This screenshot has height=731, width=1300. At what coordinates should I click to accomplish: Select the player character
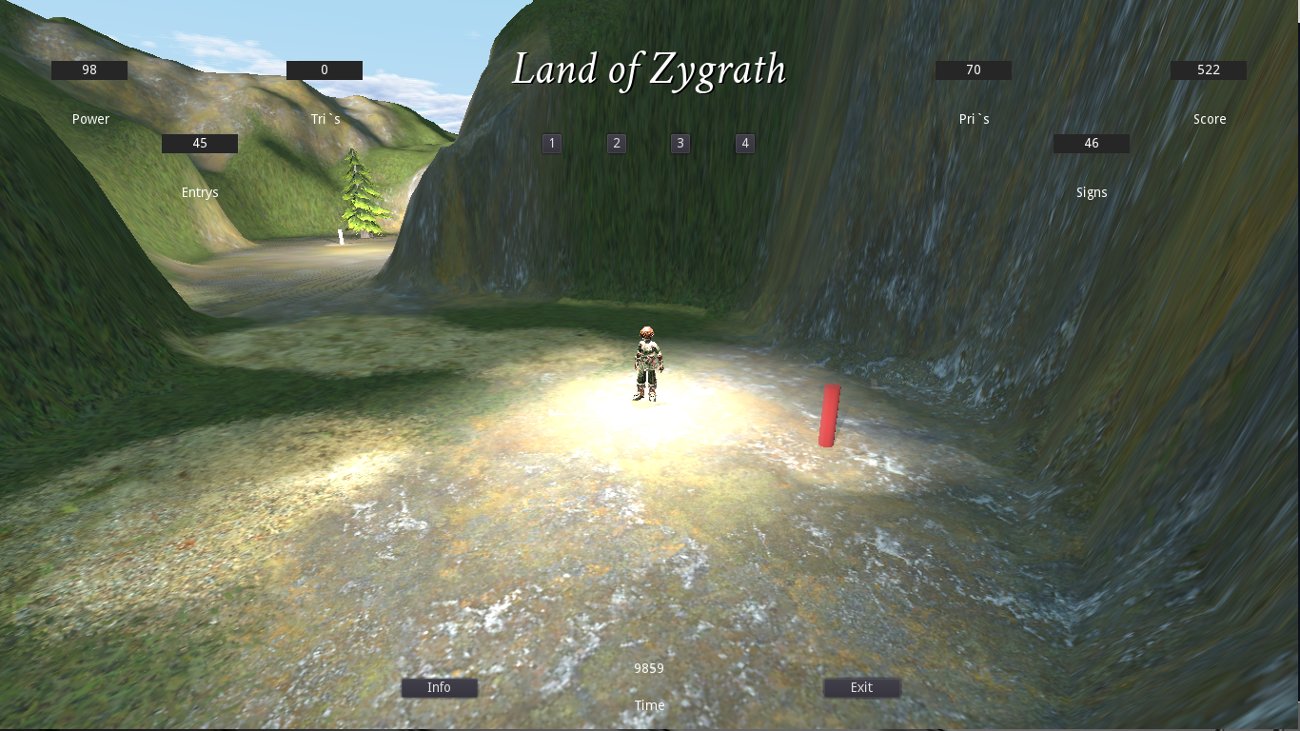pyautogui.click(x=646, y=363)
